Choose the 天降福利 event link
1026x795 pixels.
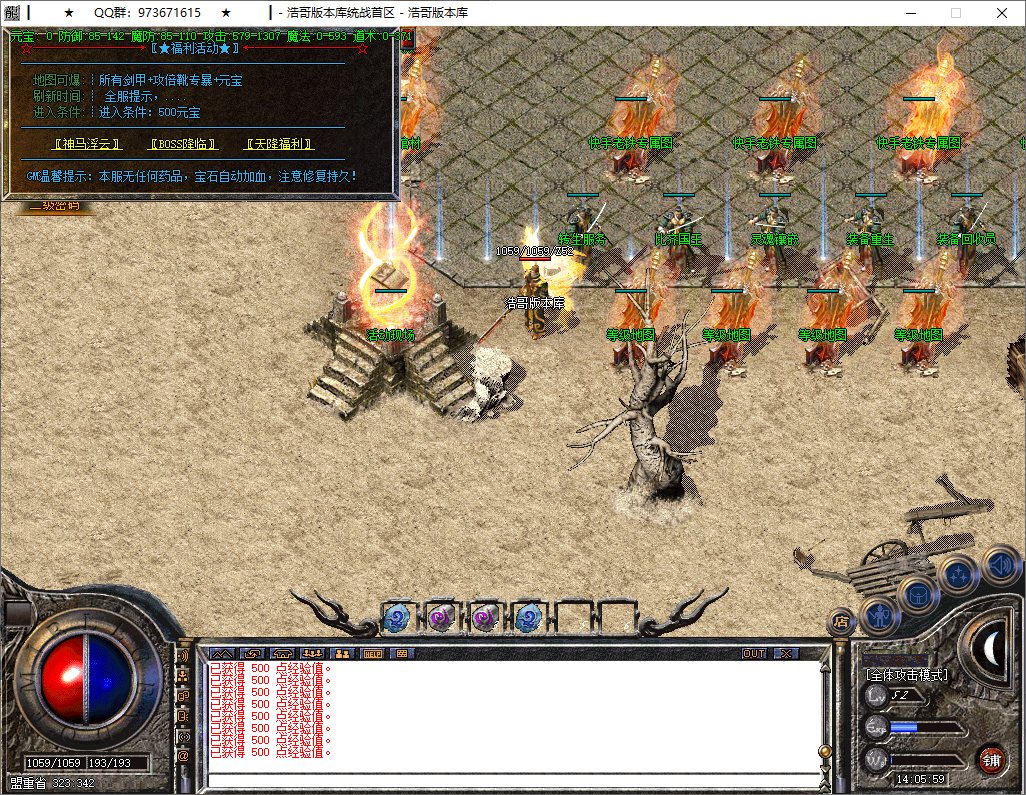pyautogui.click(x=280, y=144)
